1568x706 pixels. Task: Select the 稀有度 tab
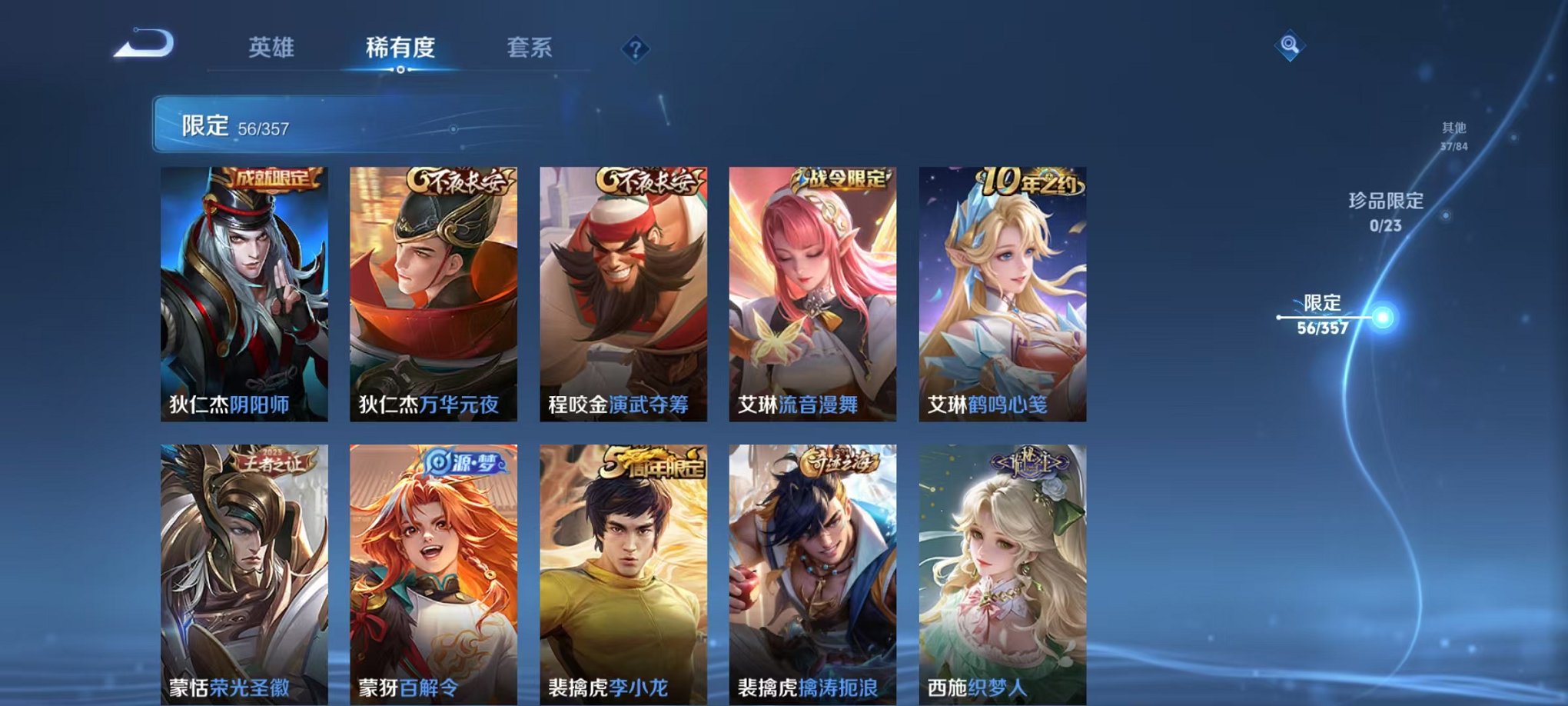click(x=399, y=48)
